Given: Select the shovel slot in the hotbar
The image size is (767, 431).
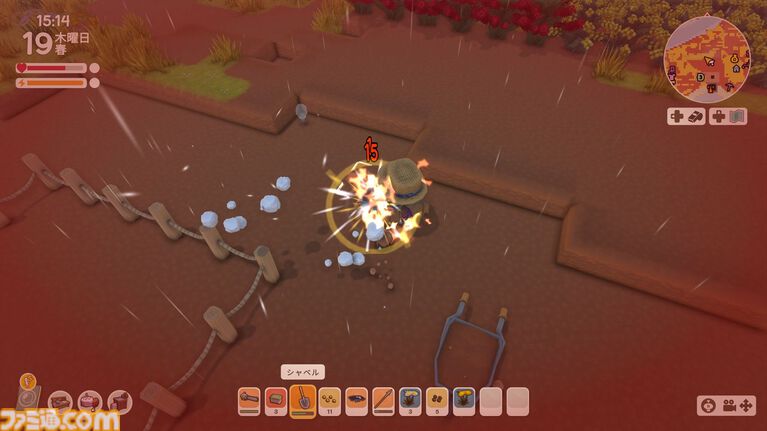Looking at the screenshot, I should (x=303, y=400).
